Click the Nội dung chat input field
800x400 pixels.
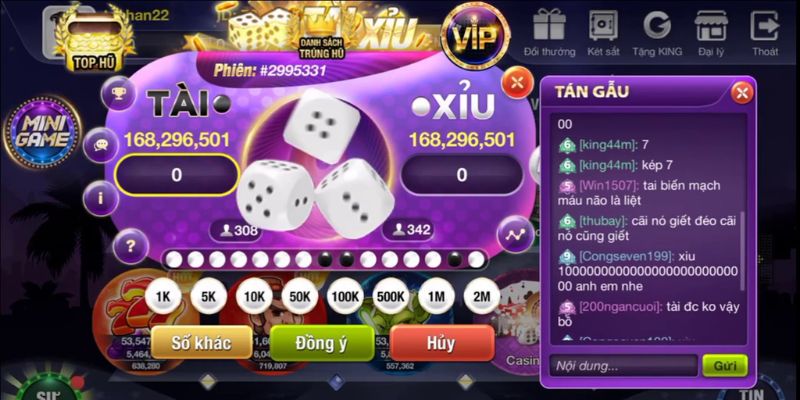tap(620, 365)
